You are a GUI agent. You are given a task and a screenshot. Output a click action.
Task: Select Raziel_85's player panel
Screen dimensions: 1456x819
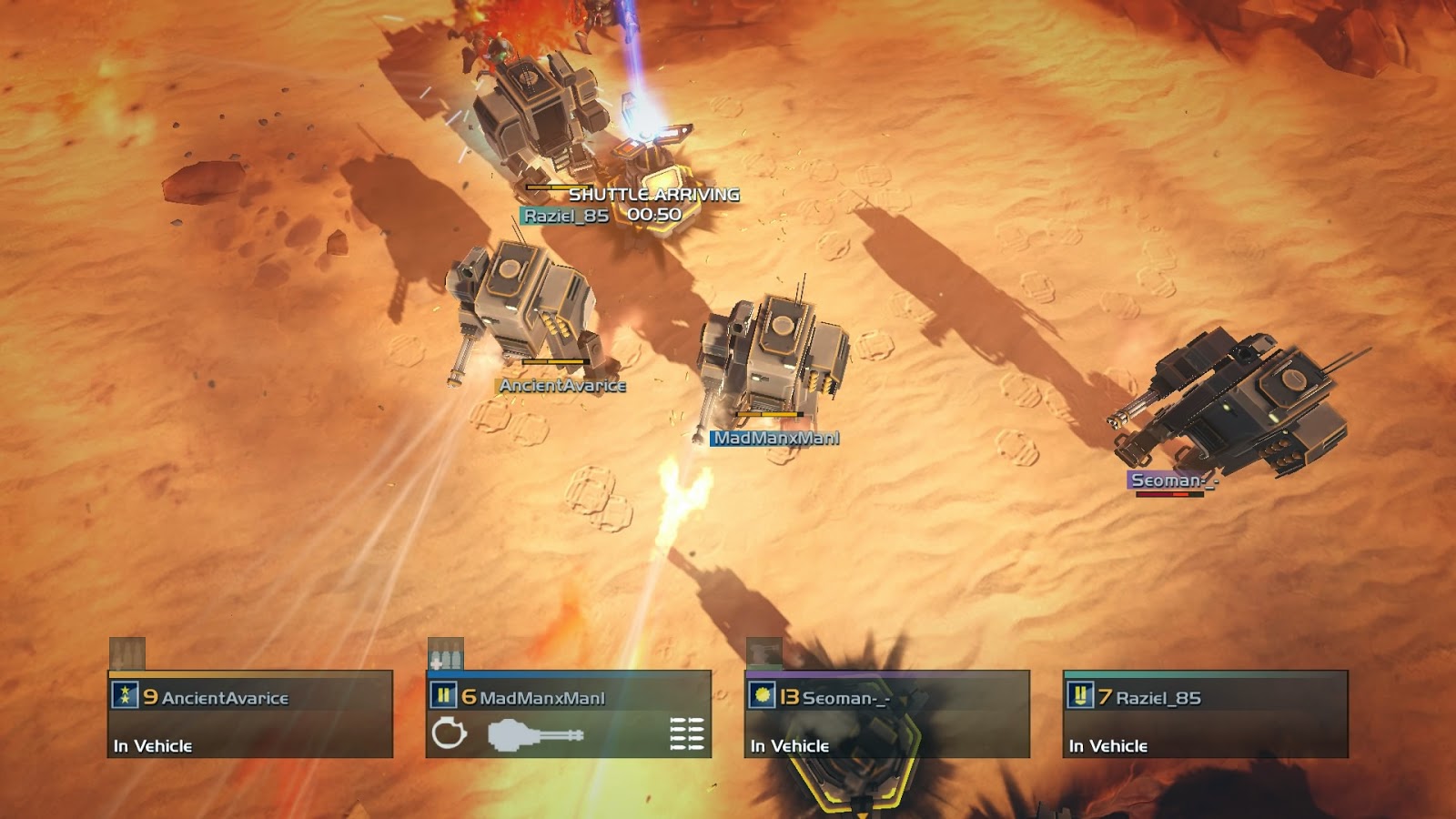point(1206,715)
